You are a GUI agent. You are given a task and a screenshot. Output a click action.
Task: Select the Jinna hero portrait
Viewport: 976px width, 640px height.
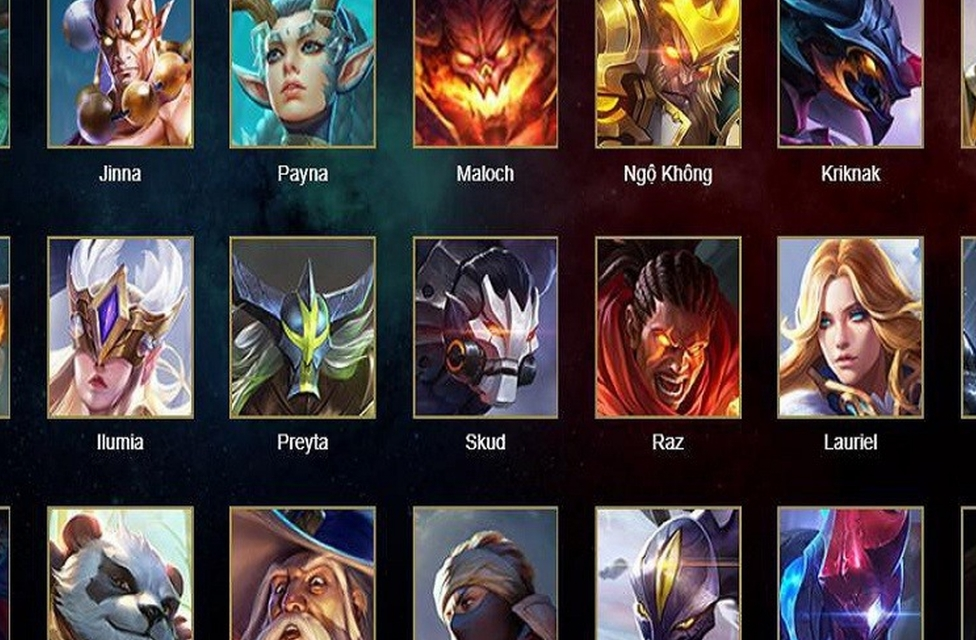coord(120,72)
